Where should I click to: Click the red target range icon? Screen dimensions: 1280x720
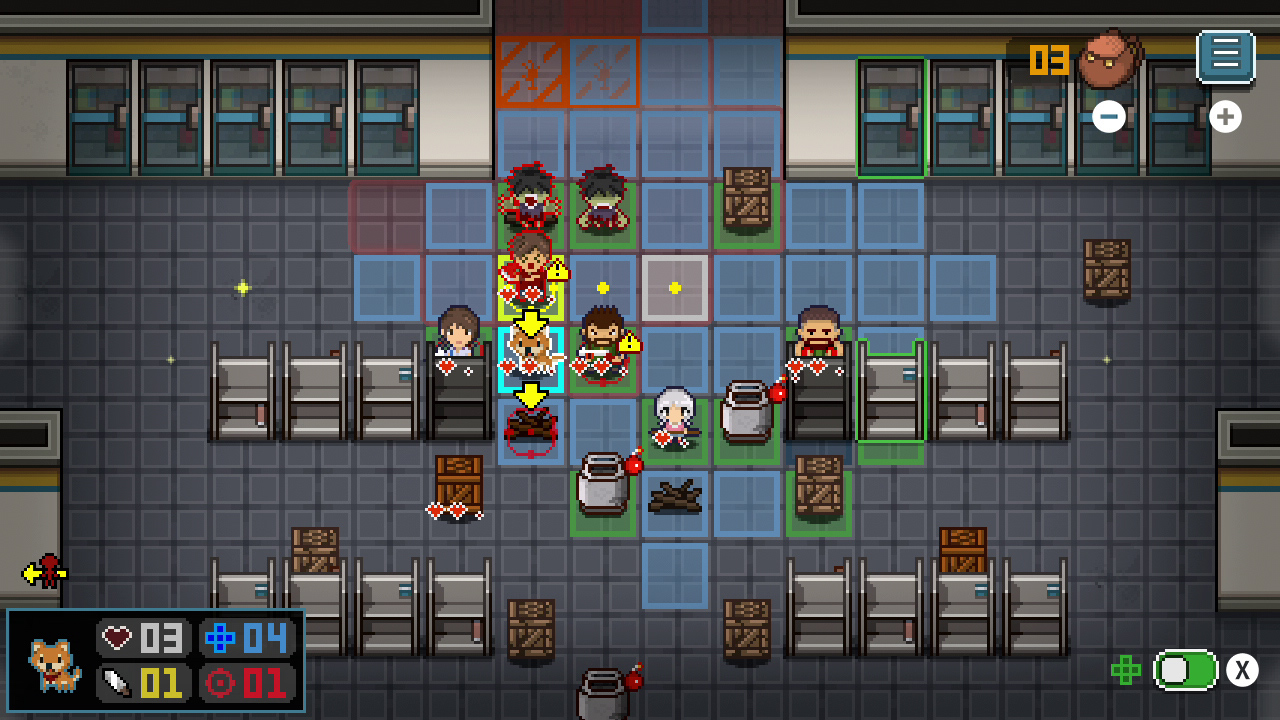pos(220,684)
